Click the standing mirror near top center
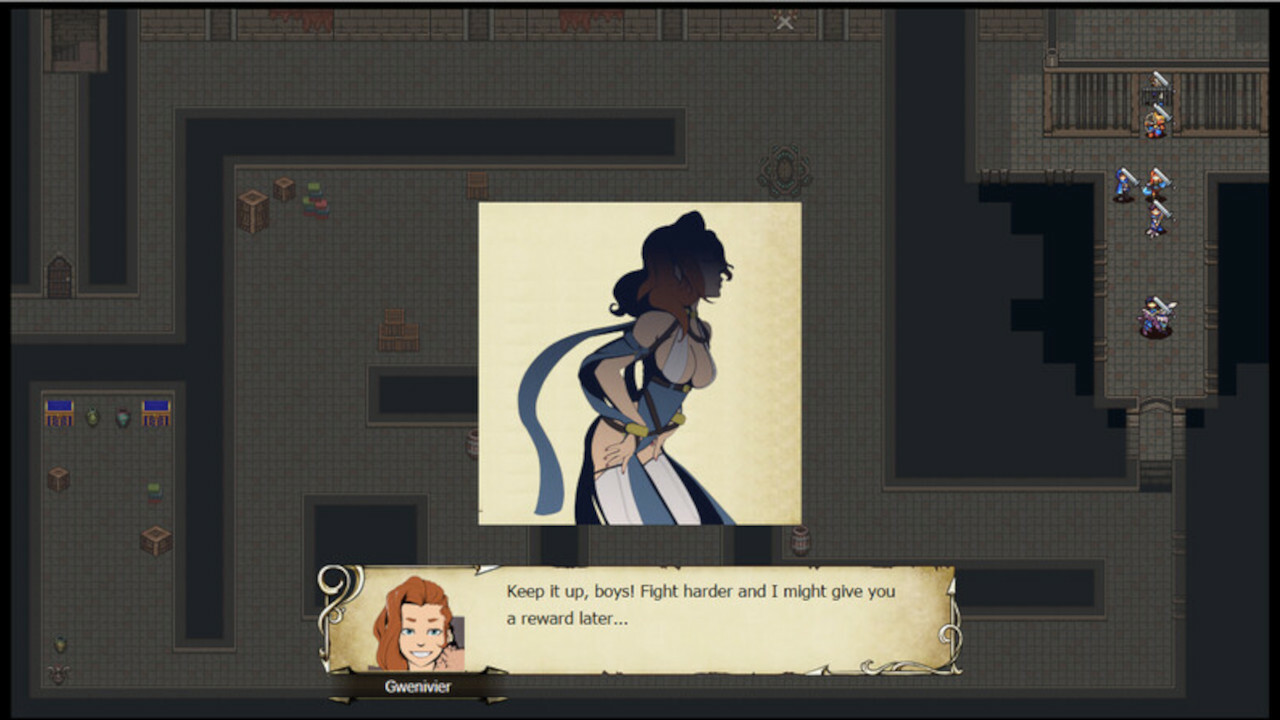Screen dimensions: 1280x720 pos(783,170)
